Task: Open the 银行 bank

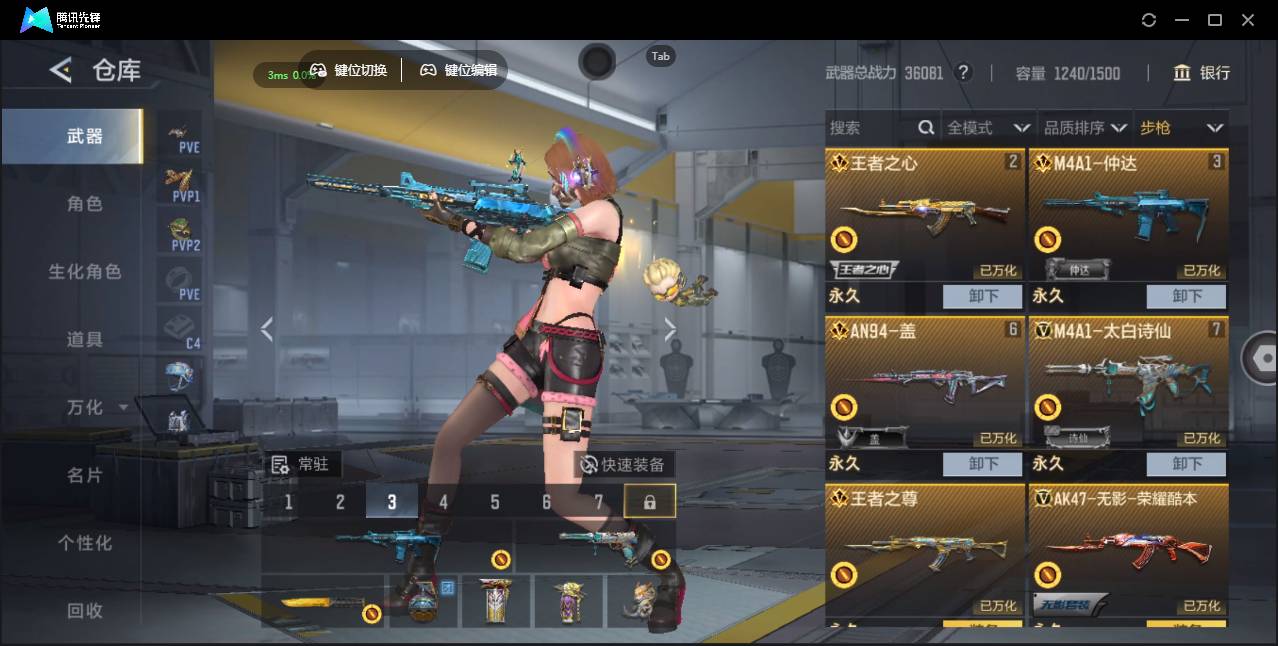Action: (x=1202, y=73)
